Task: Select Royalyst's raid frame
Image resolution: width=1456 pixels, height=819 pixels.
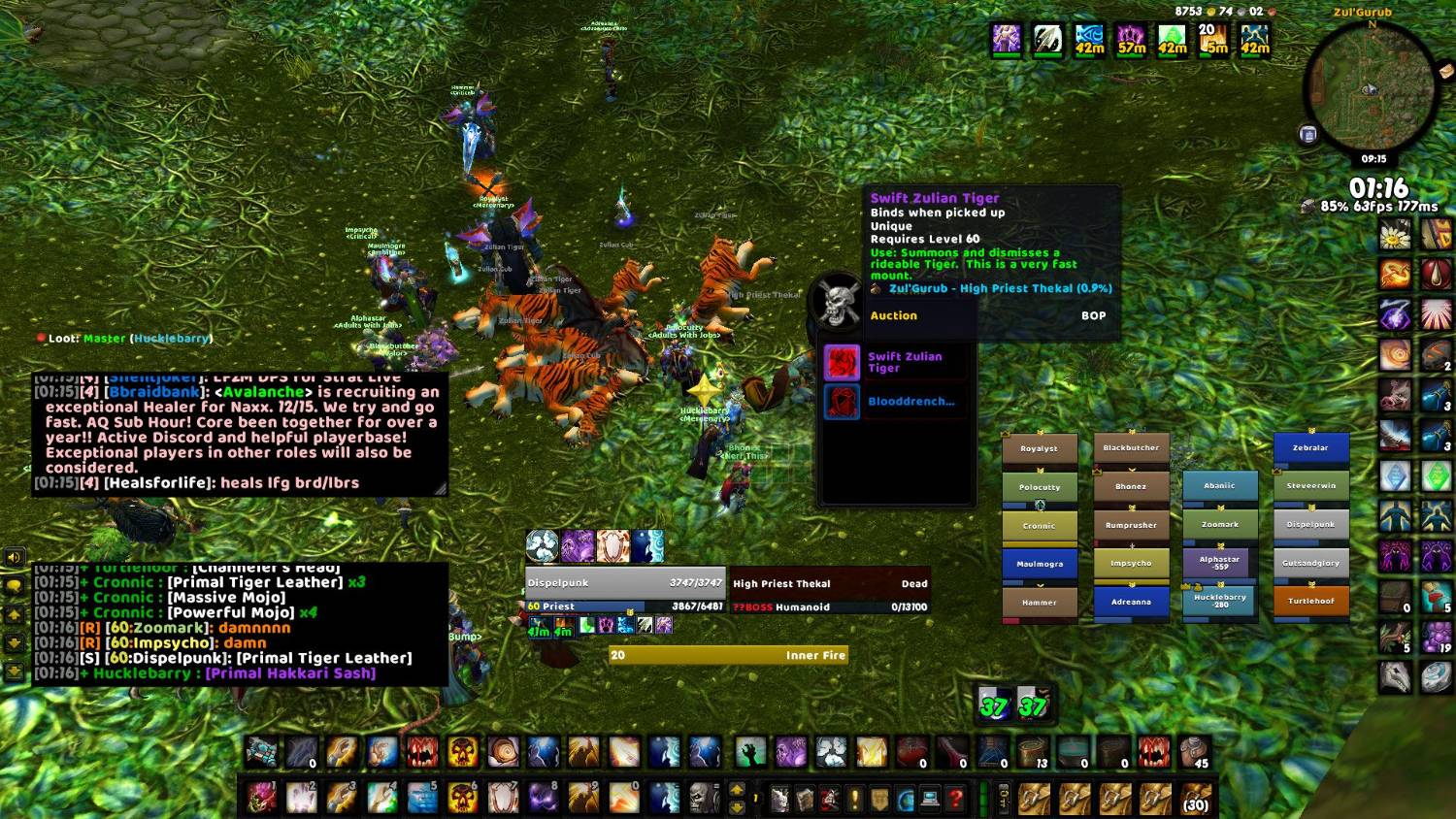Action: click(1039, 449)
